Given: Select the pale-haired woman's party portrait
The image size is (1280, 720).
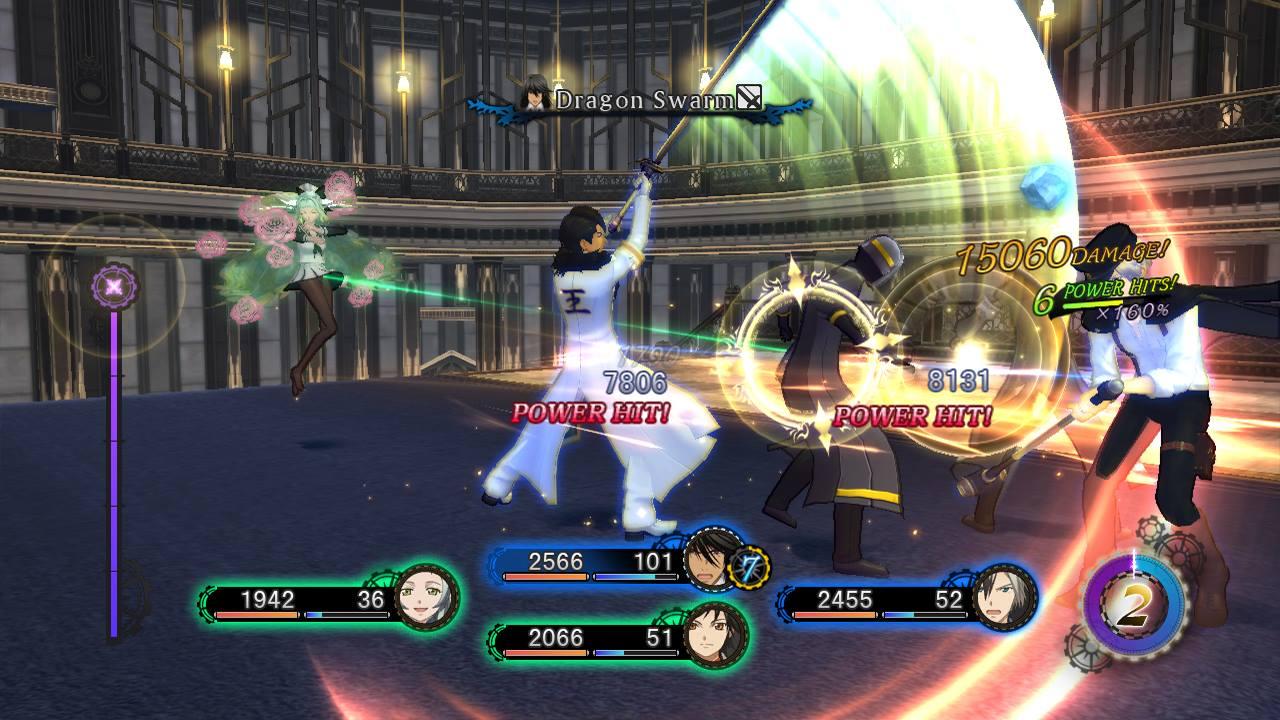Looking at the screenshot, I should [427, 599].
